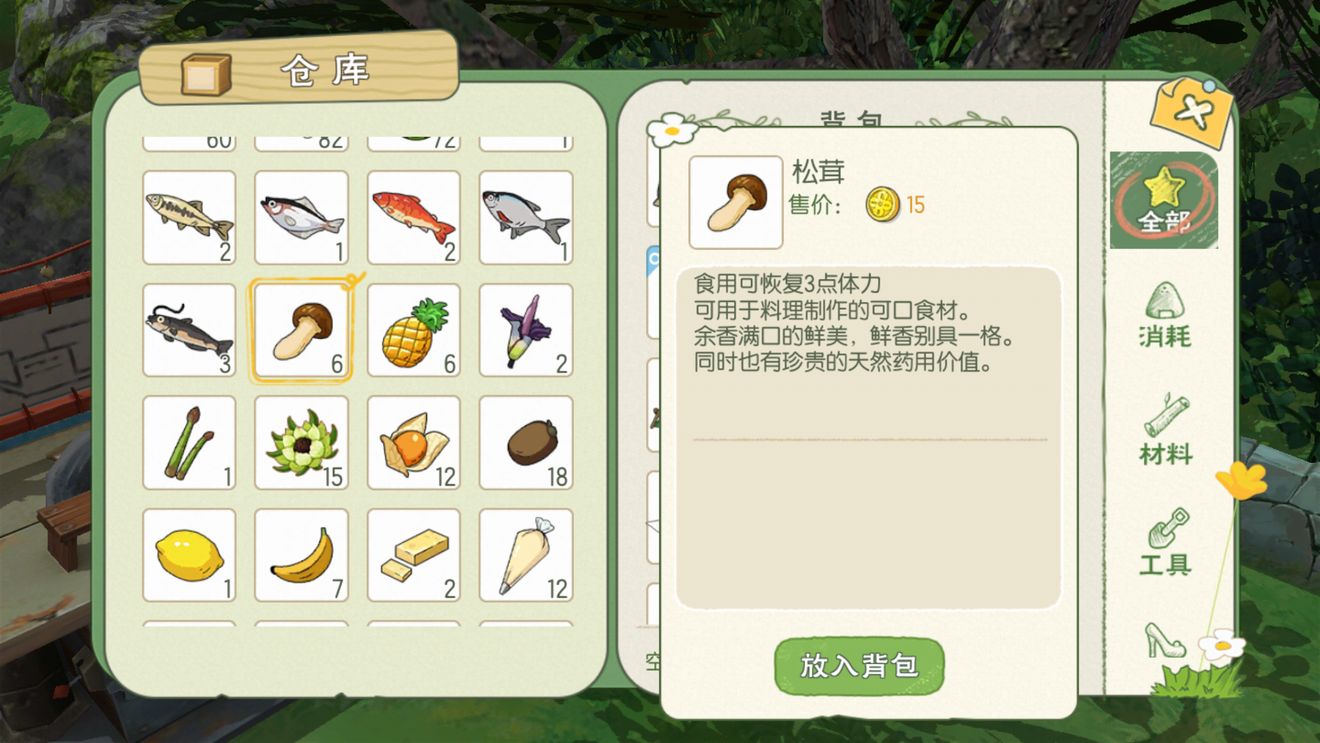Click the 空 empty slot label in the backpack

click(651, 661)
